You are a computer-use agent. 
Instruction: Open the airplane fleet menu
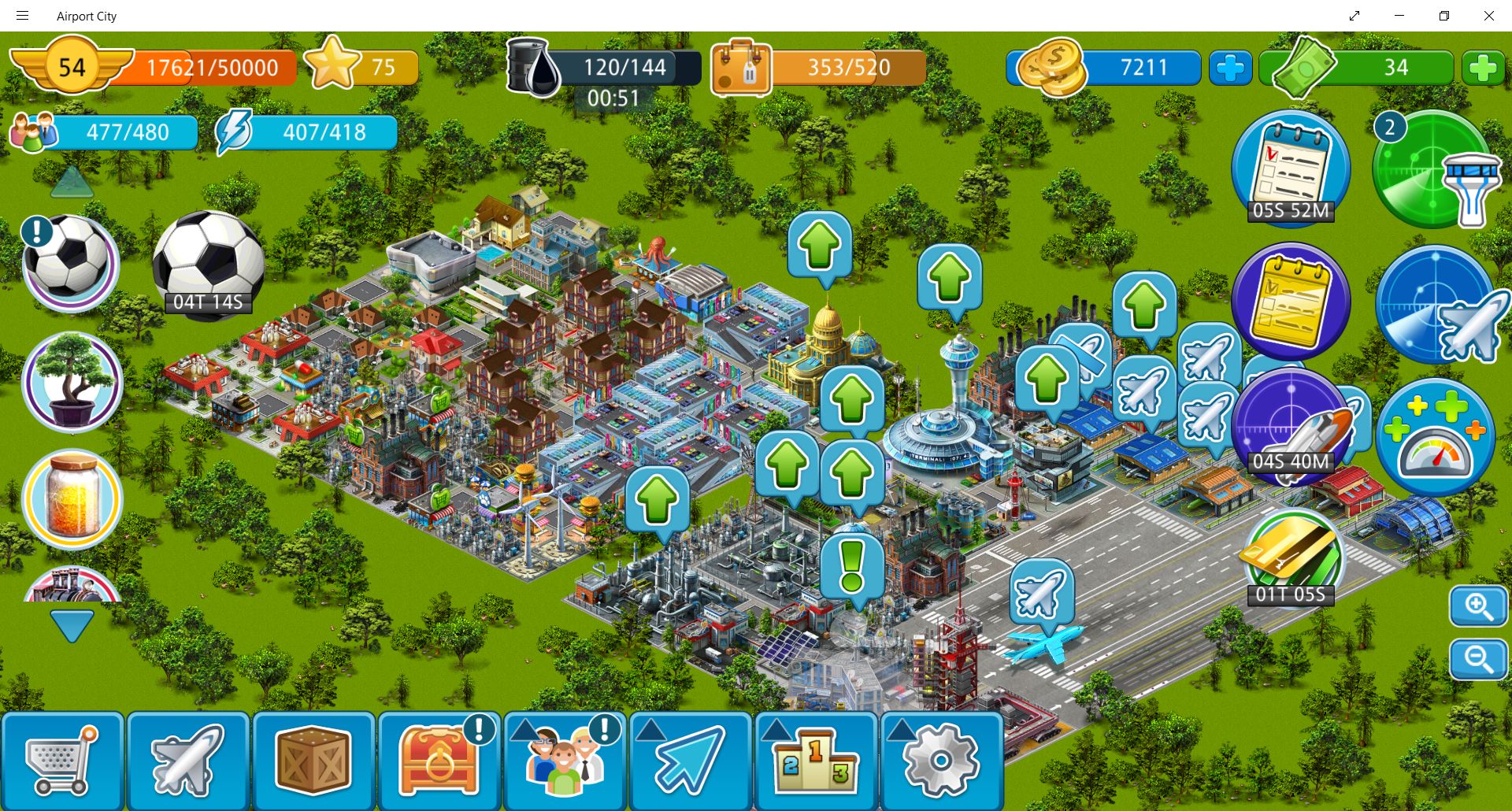(x=187, y=761)
